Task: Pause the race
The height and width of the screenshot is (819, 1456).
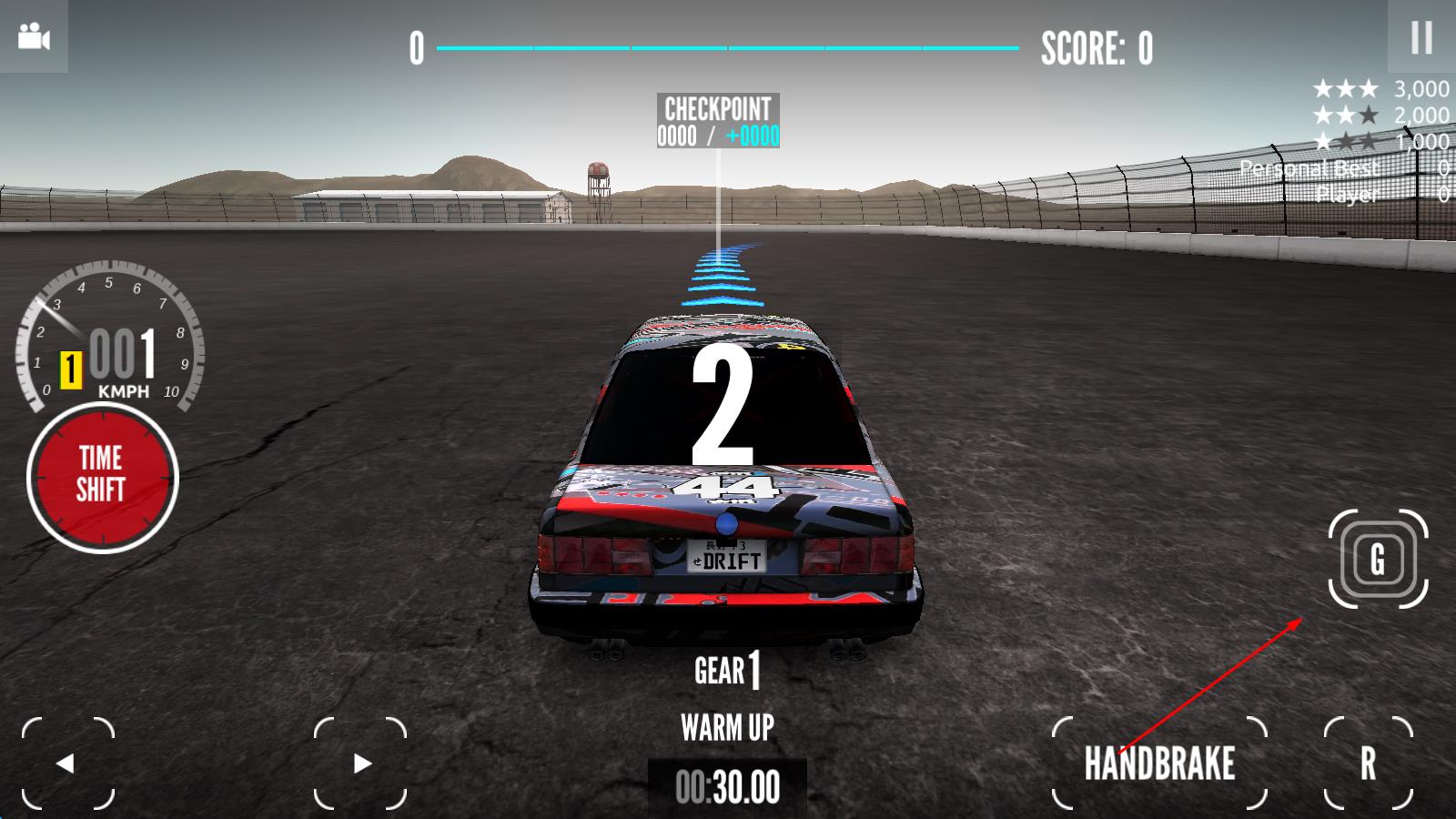Action: [1421, 37]
